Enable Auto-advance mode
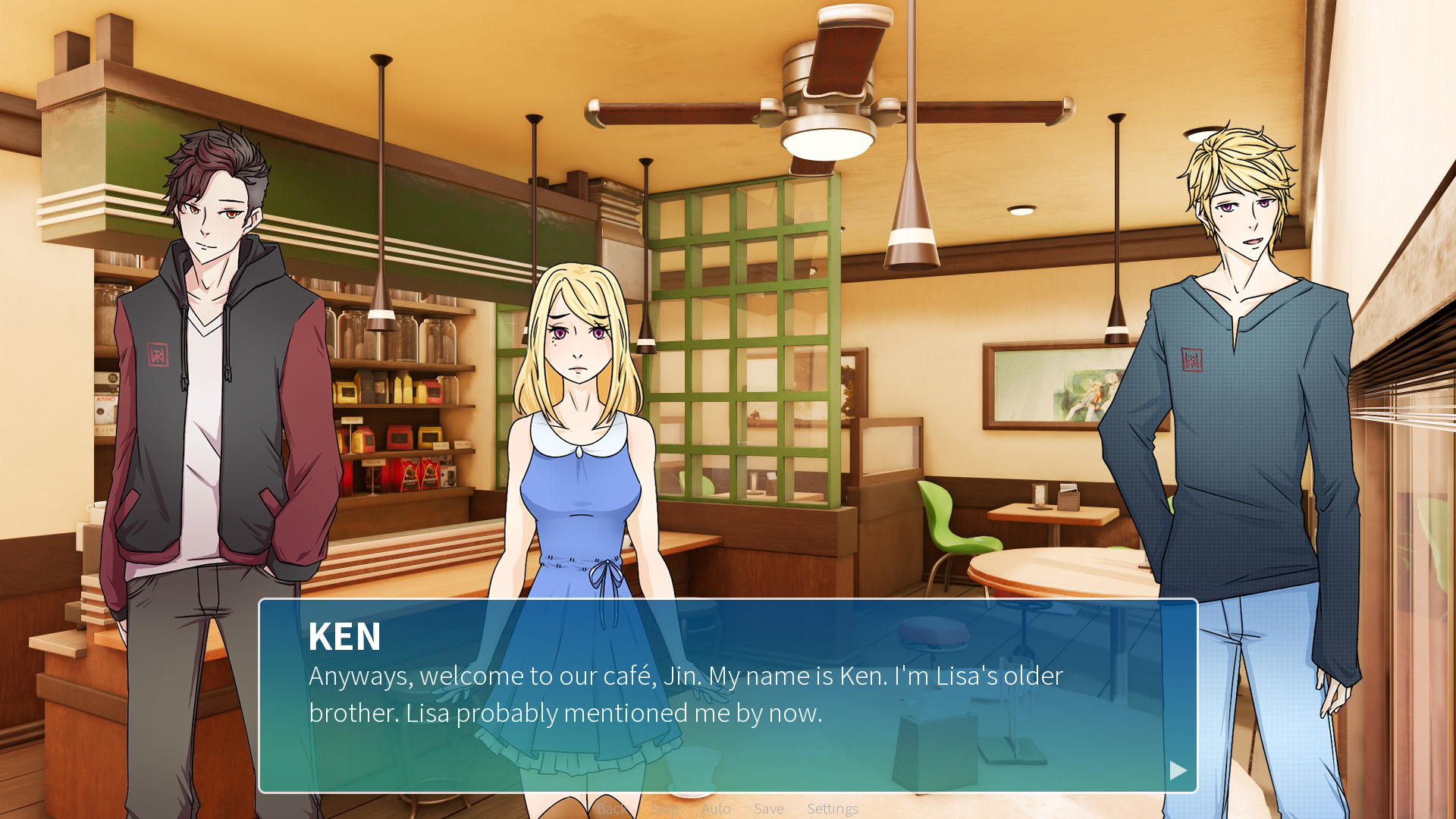This screenshot has width=1456, height=819. tap(716, 808)
